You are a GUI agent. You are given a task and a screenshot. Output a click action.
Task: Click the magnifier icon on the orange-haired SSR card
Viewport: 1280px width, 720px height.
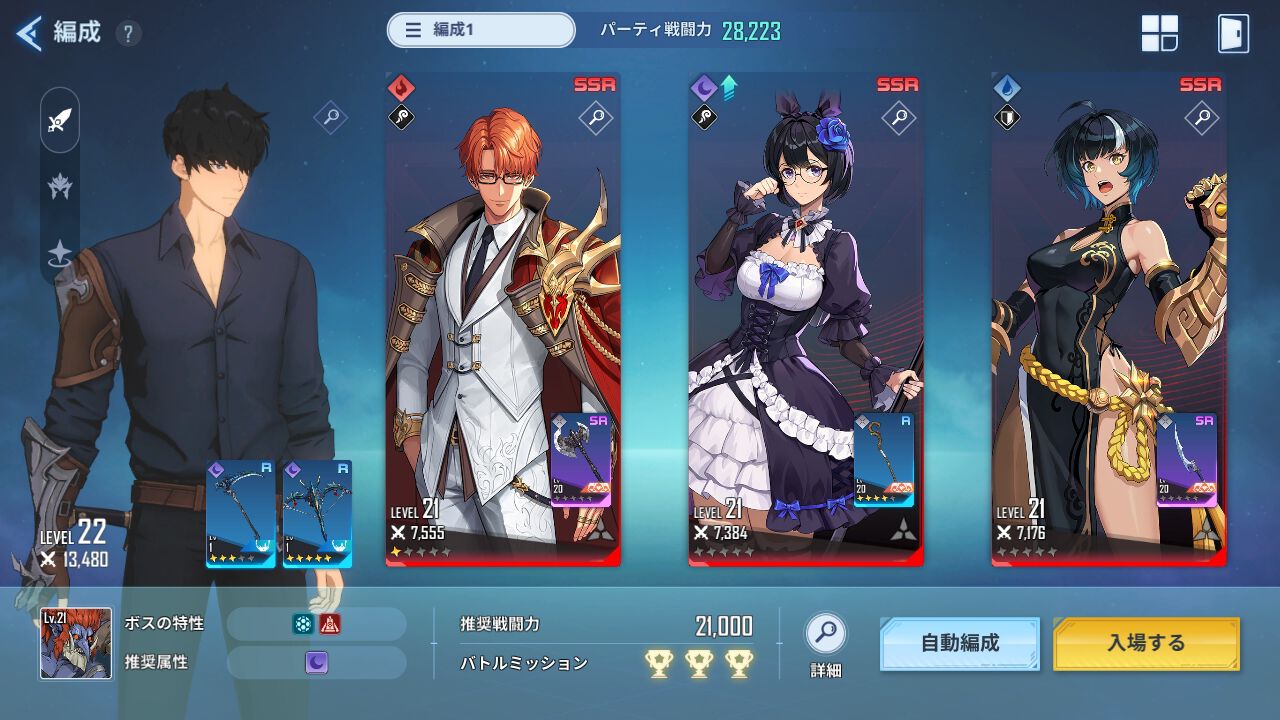click(598, 116)
